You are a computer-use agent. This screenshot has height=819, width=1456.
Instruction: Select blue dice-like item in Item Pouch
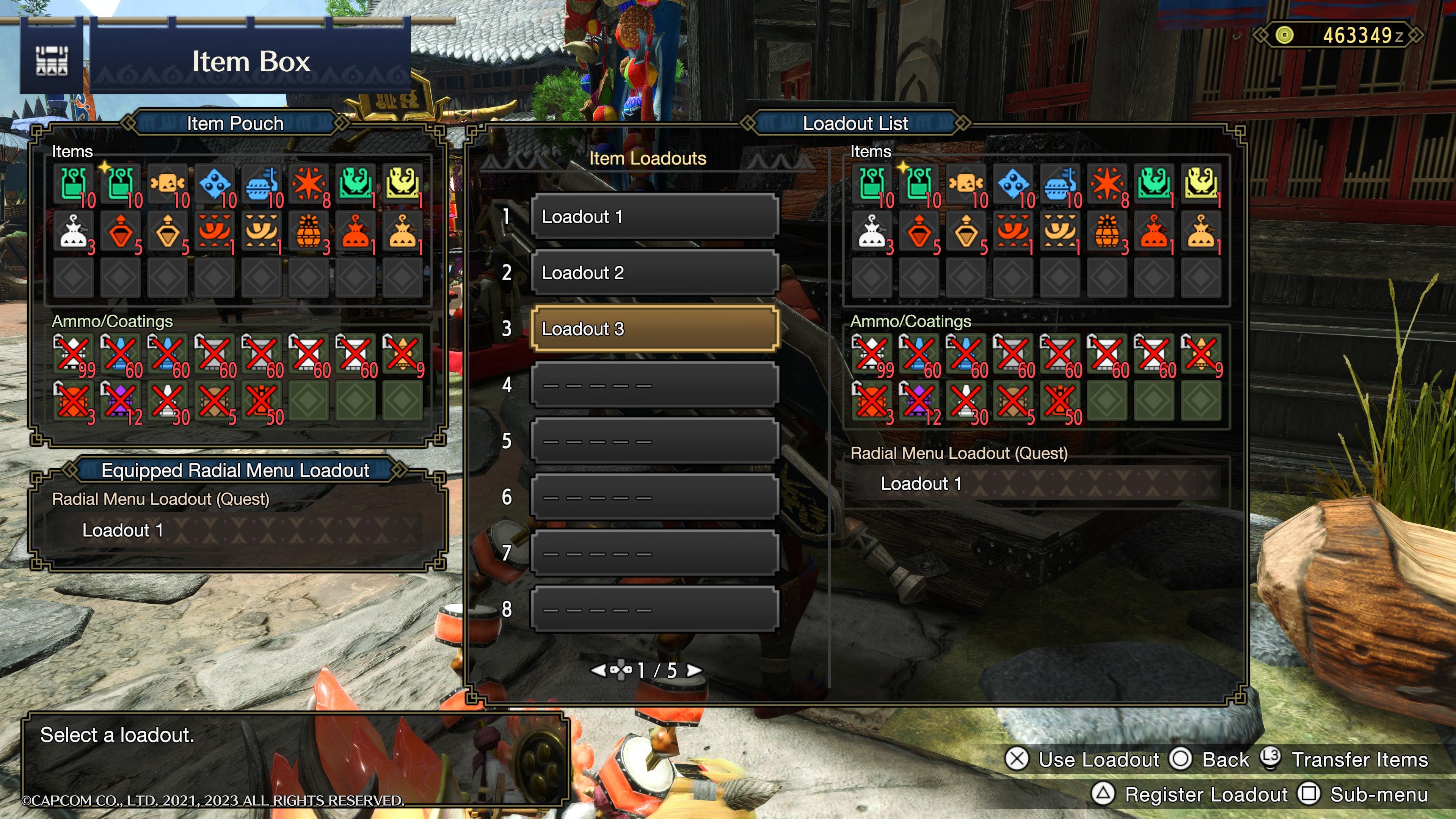[215, 184]
